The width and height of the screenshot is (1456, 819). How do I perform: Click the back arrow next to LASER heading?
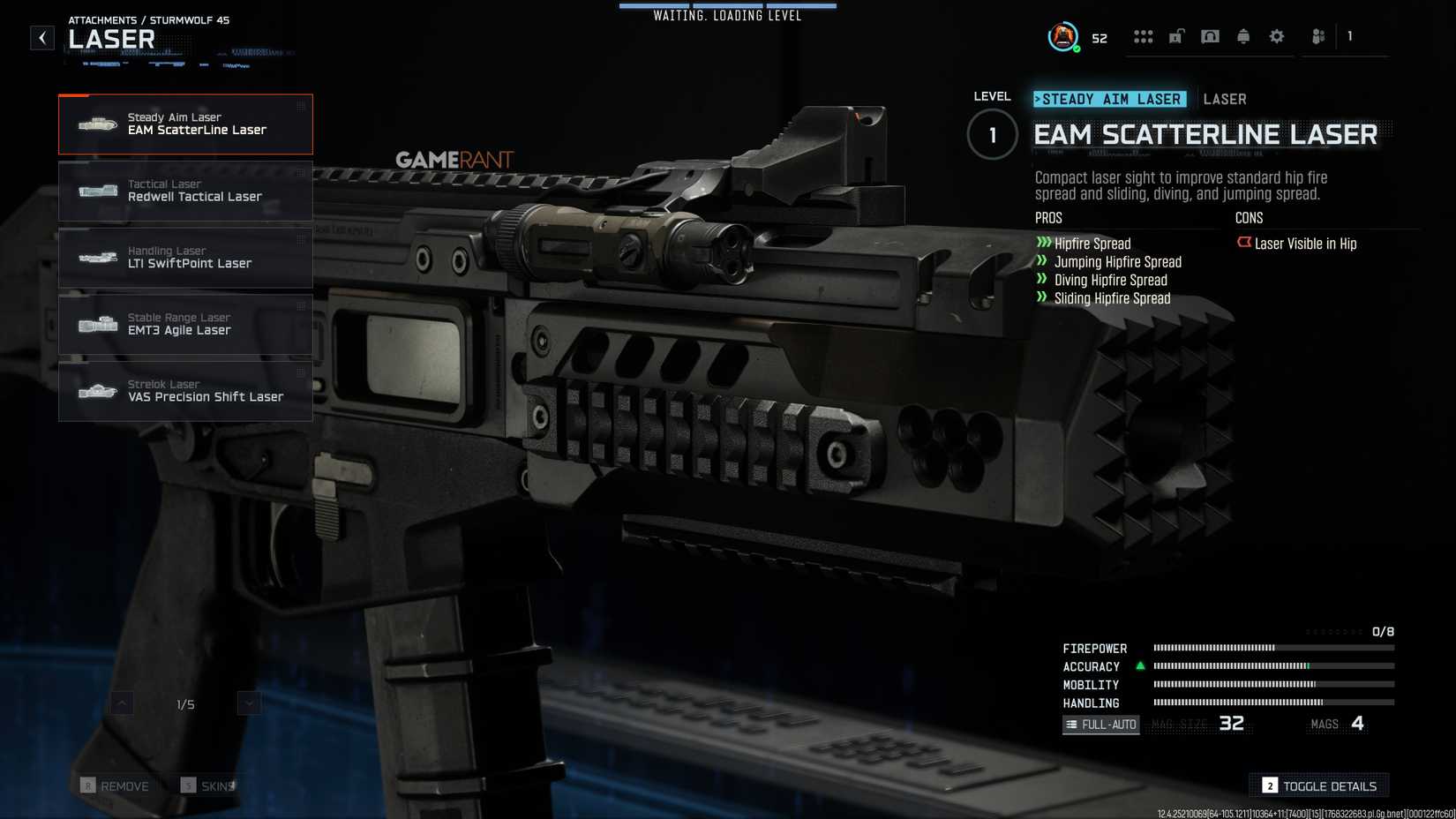[x=41, y=37]
